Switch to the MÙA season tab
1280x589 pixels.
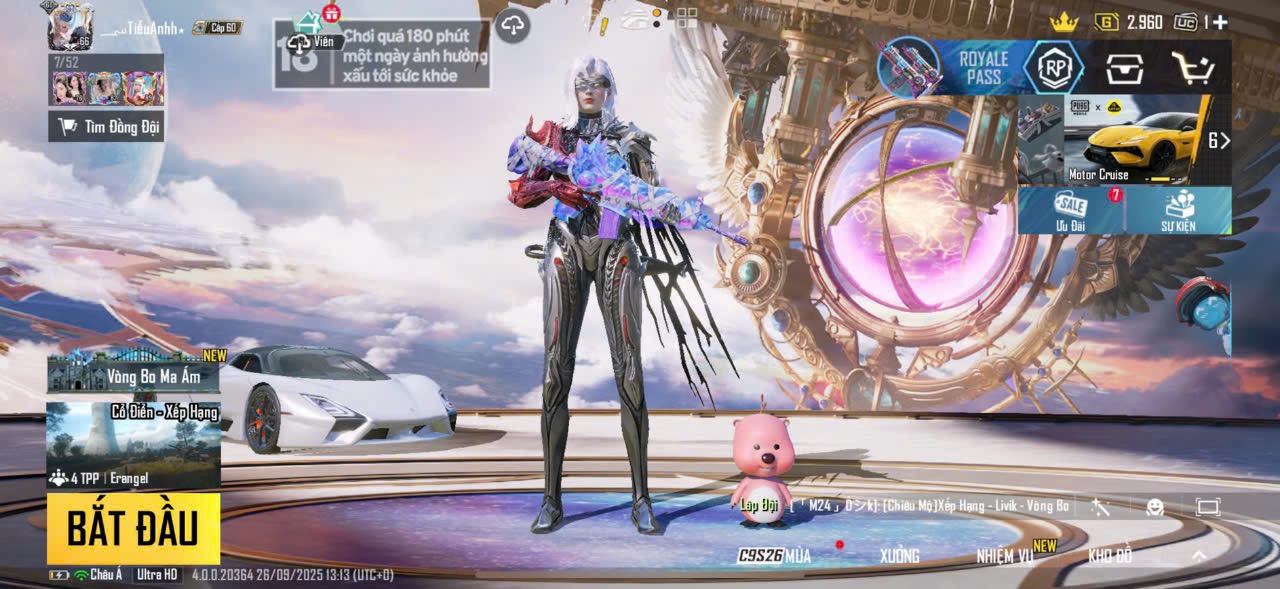pos(777,555)
